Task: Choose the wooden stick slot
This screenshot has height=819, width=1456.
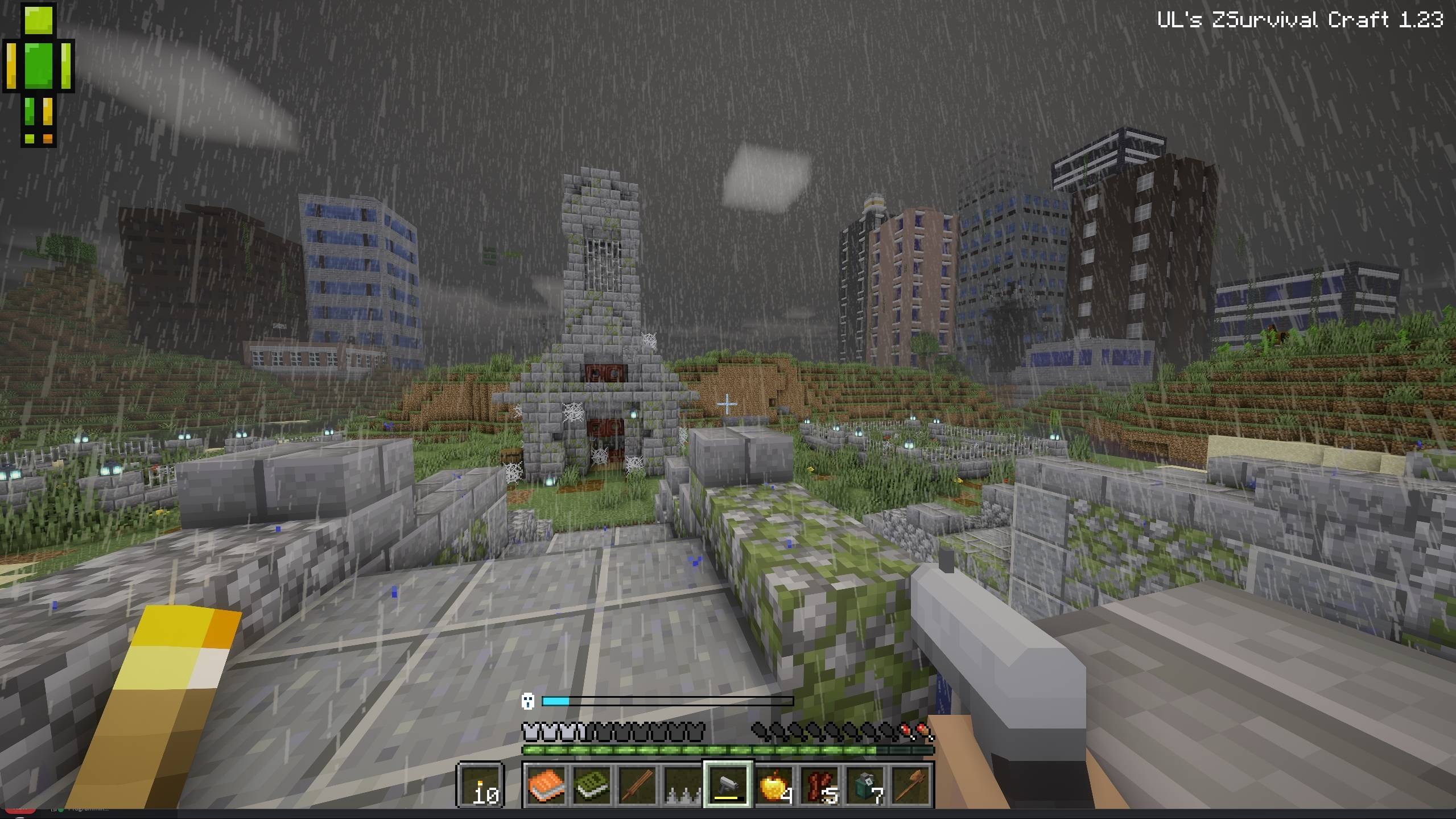Action: pyautogui.click(x=637, y=785)
